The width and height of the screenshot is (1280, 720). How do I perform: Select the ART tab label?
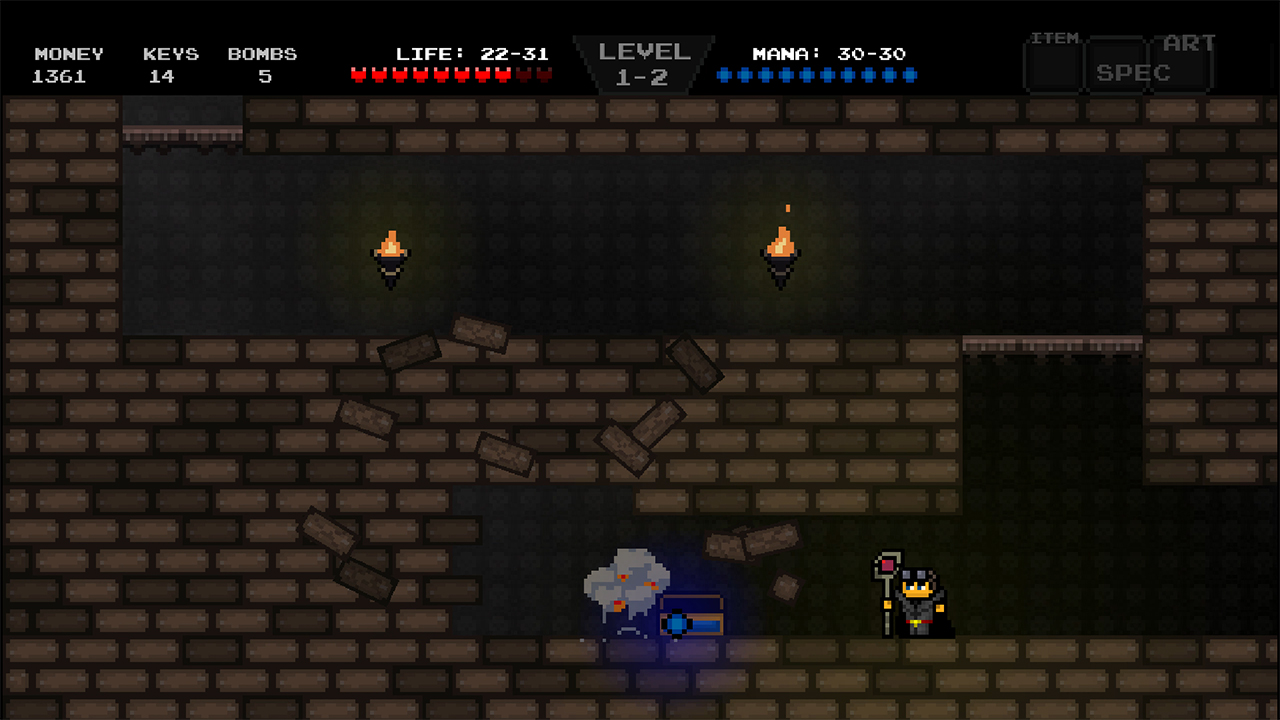coord(1189,42)
